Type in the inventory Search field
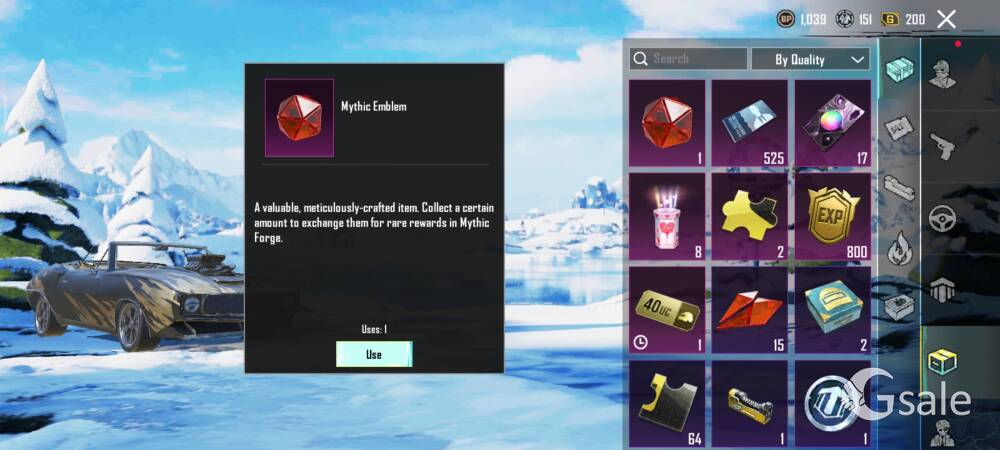The height and width of the screenshot is (450, 1000). 690,59
